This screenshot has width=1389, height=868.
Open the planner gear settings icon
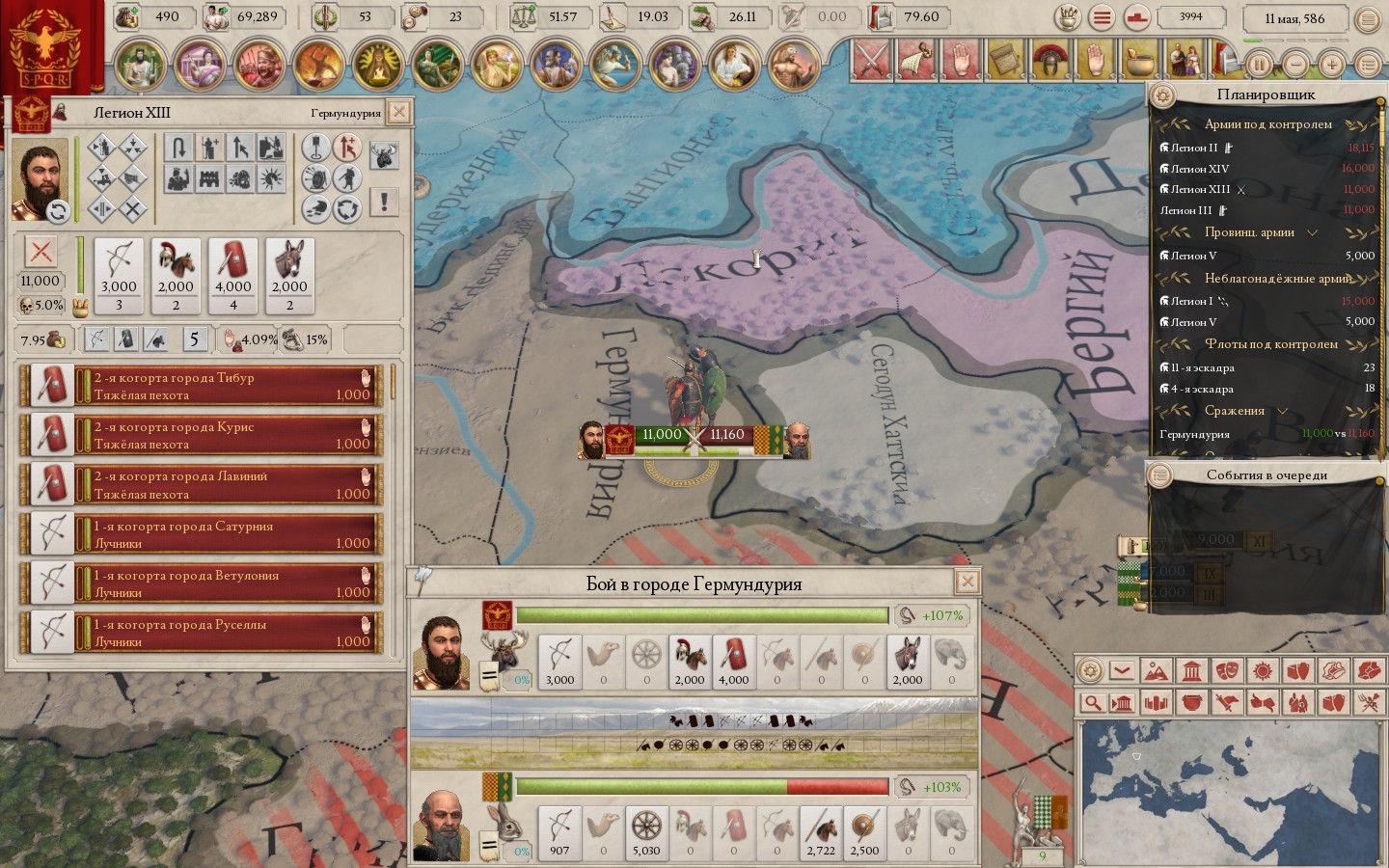[1162, 95]
